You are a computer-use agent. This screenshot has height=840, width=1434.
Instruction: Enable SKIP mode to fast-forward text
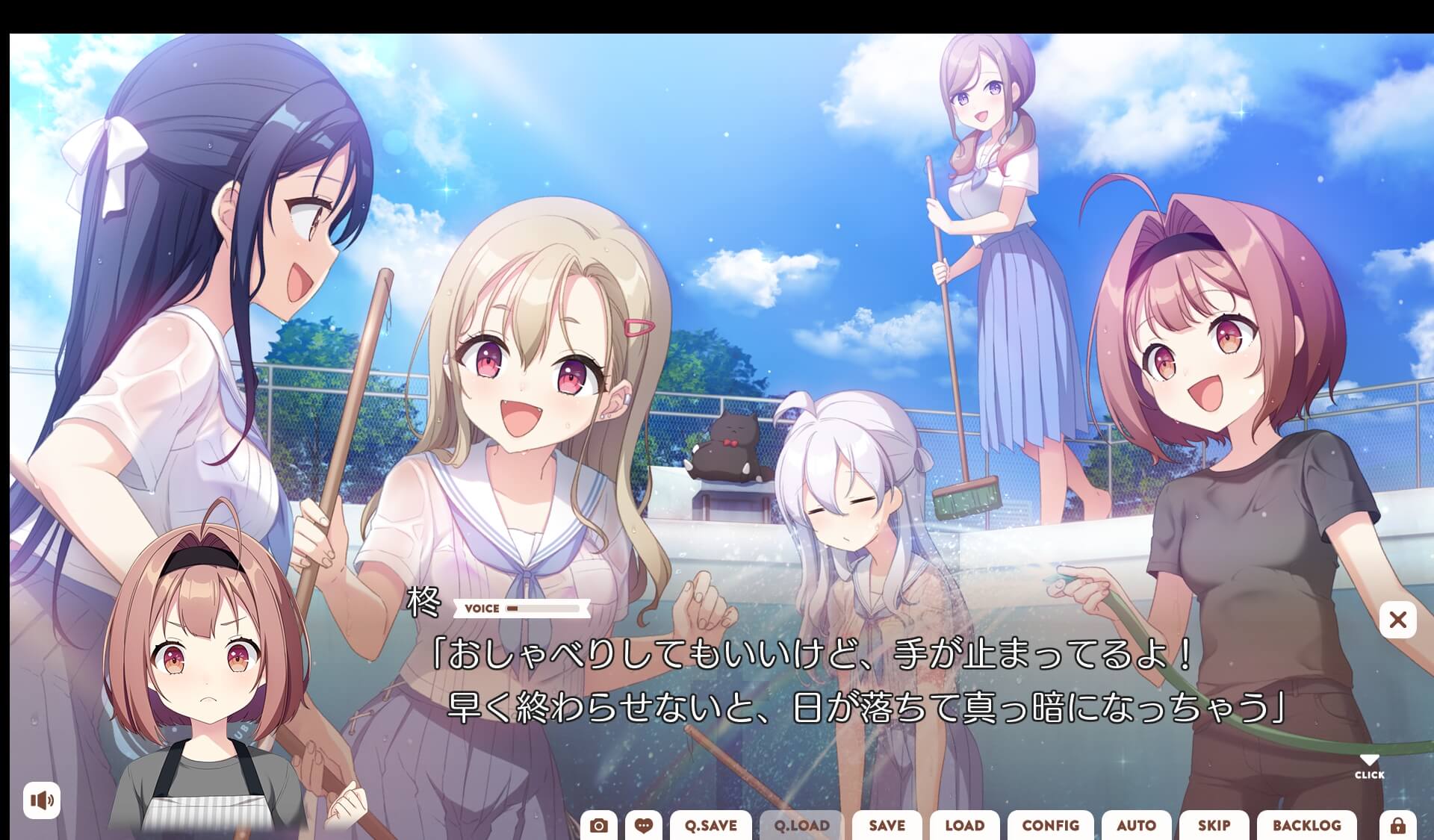pyautogui.click(x=1215, y=826)
